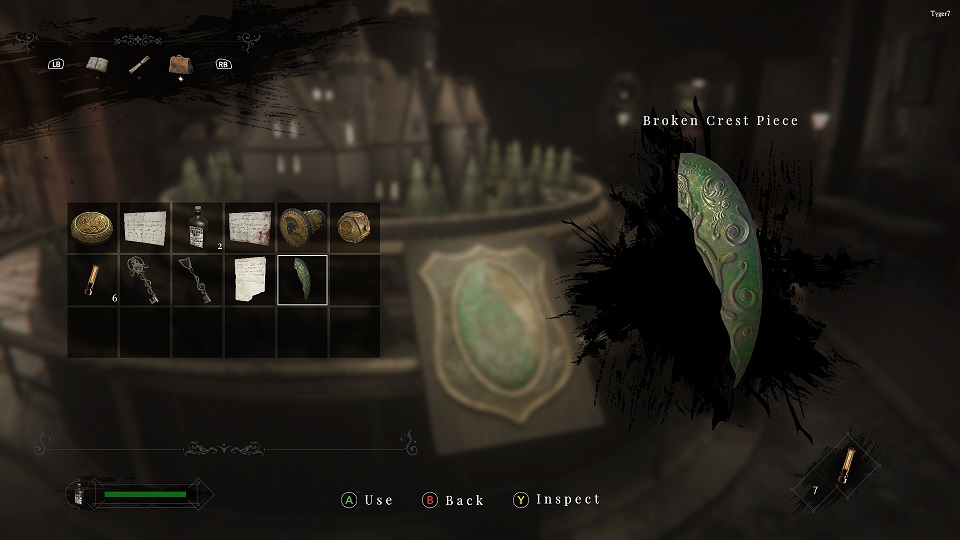The image size is (960, 540).
Task: Select the gold ring item
Action: [353, 228]
